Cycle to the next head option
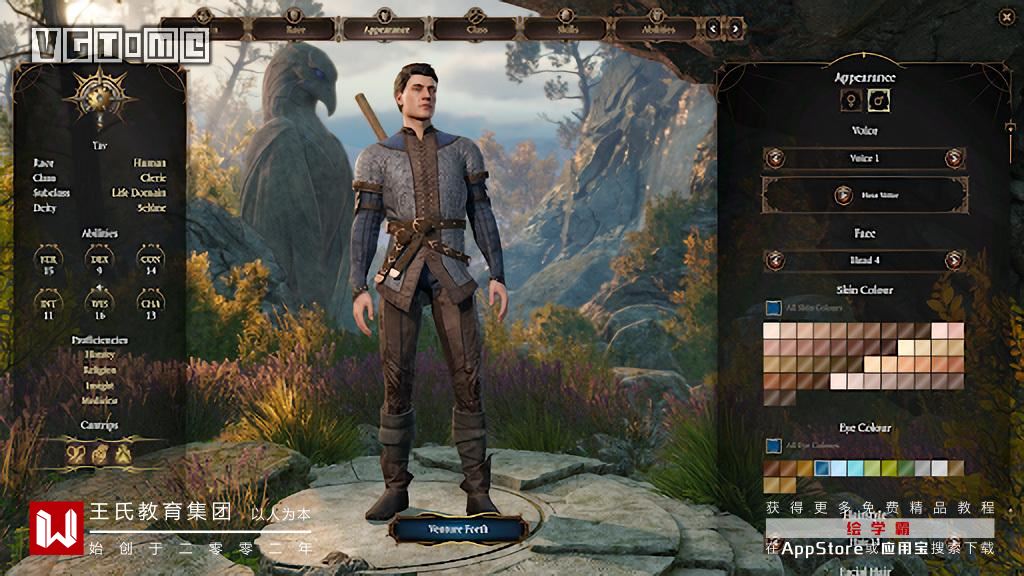The width and height of the screenshot is (1024, 576). click(954, 261)
